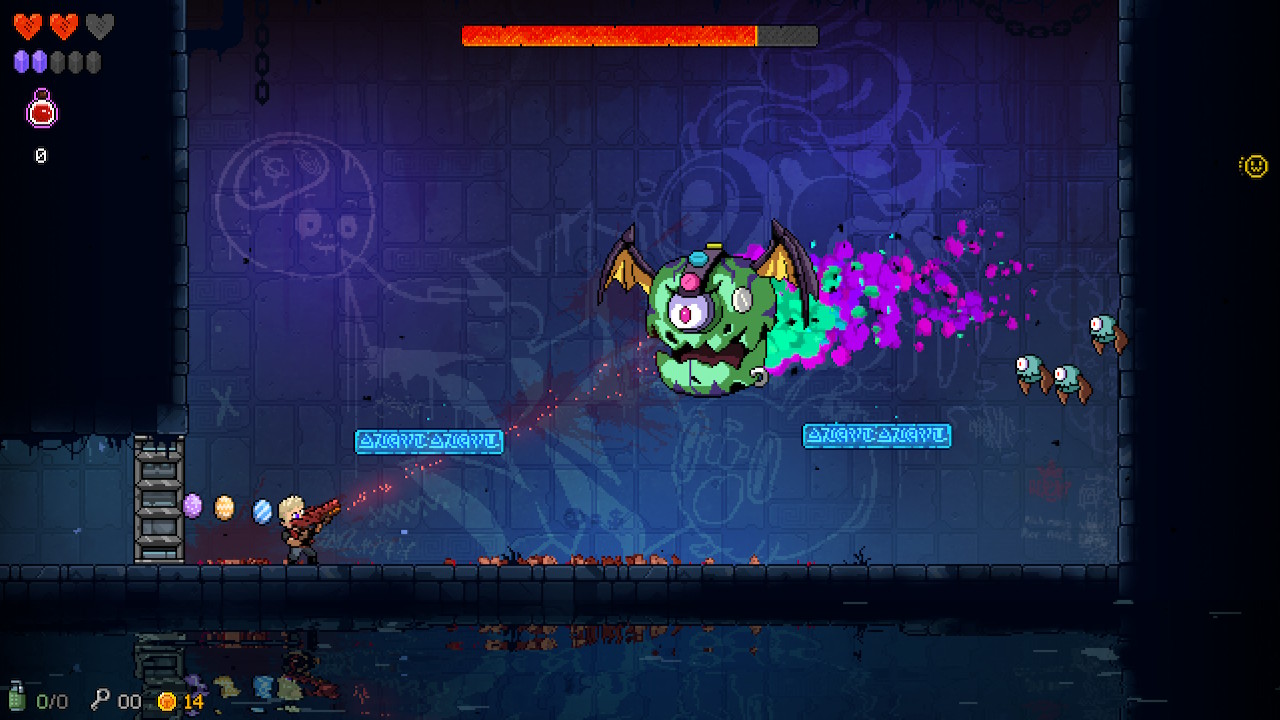Click the gold coin currency icon

[166, 701]
